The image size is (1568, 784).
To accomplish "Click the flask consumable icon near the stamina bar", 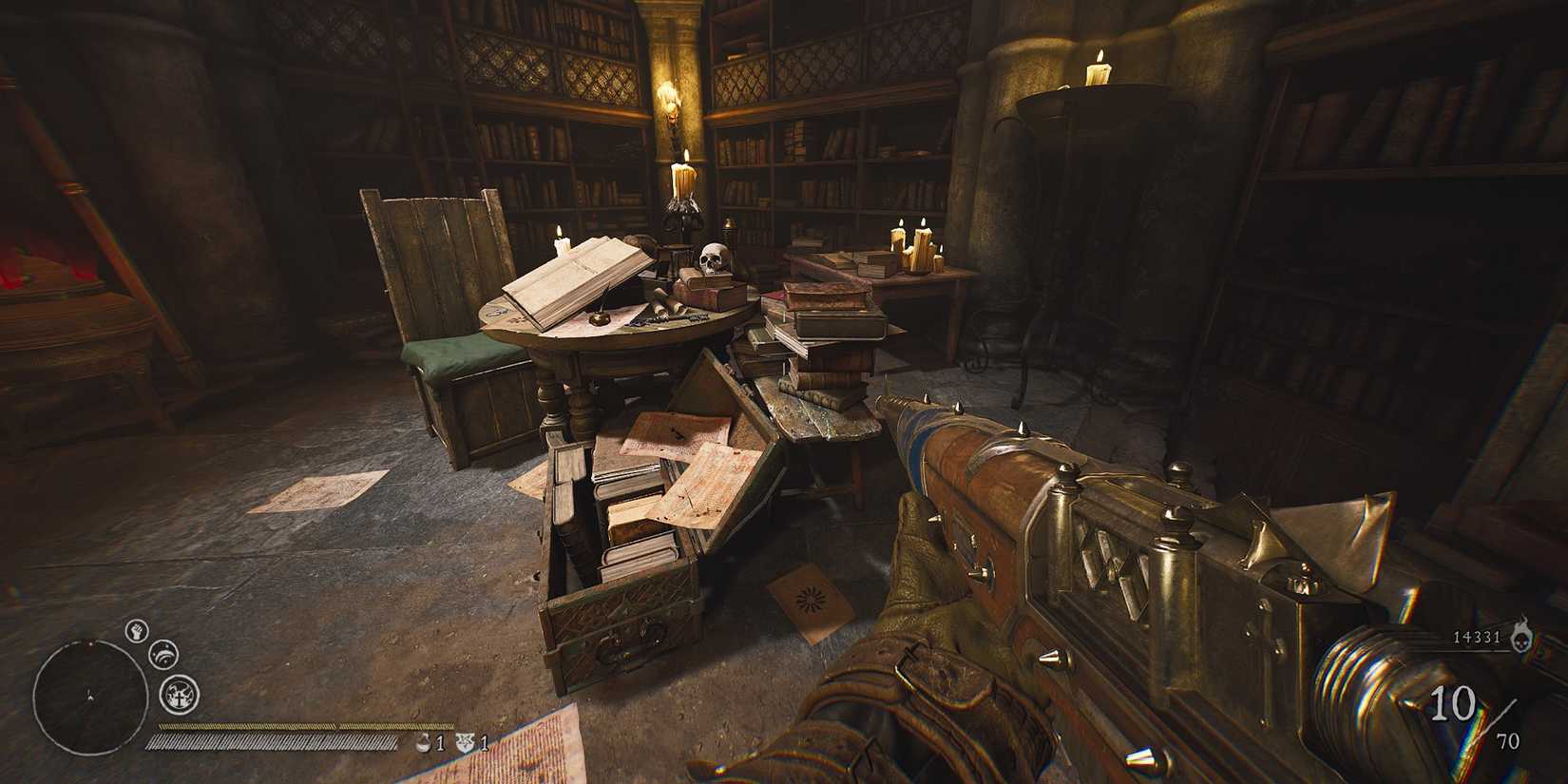I will click(x=423, y=742).
